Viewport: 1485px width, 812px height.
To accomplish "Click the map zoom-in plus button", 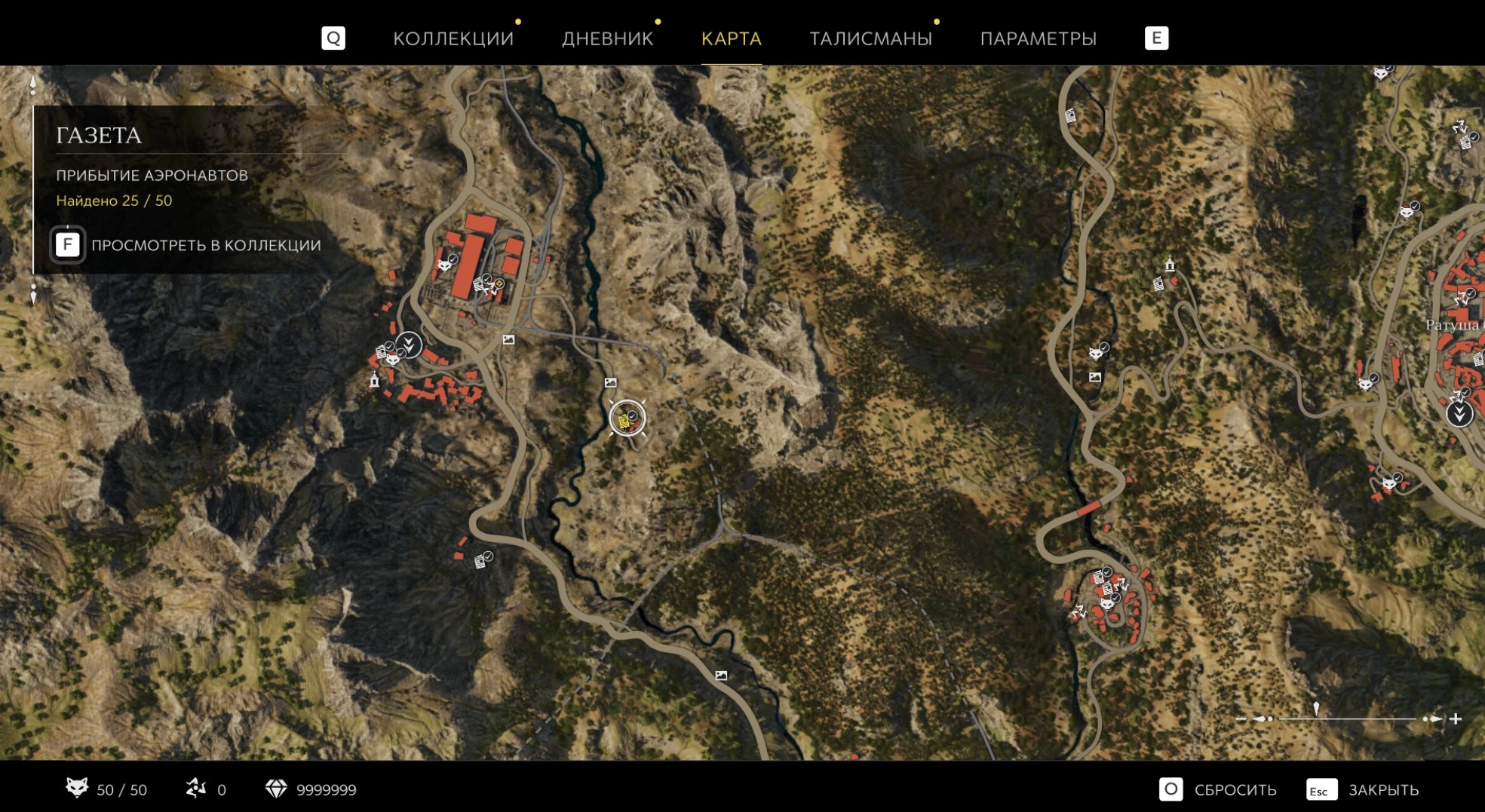I will 1456,719.
